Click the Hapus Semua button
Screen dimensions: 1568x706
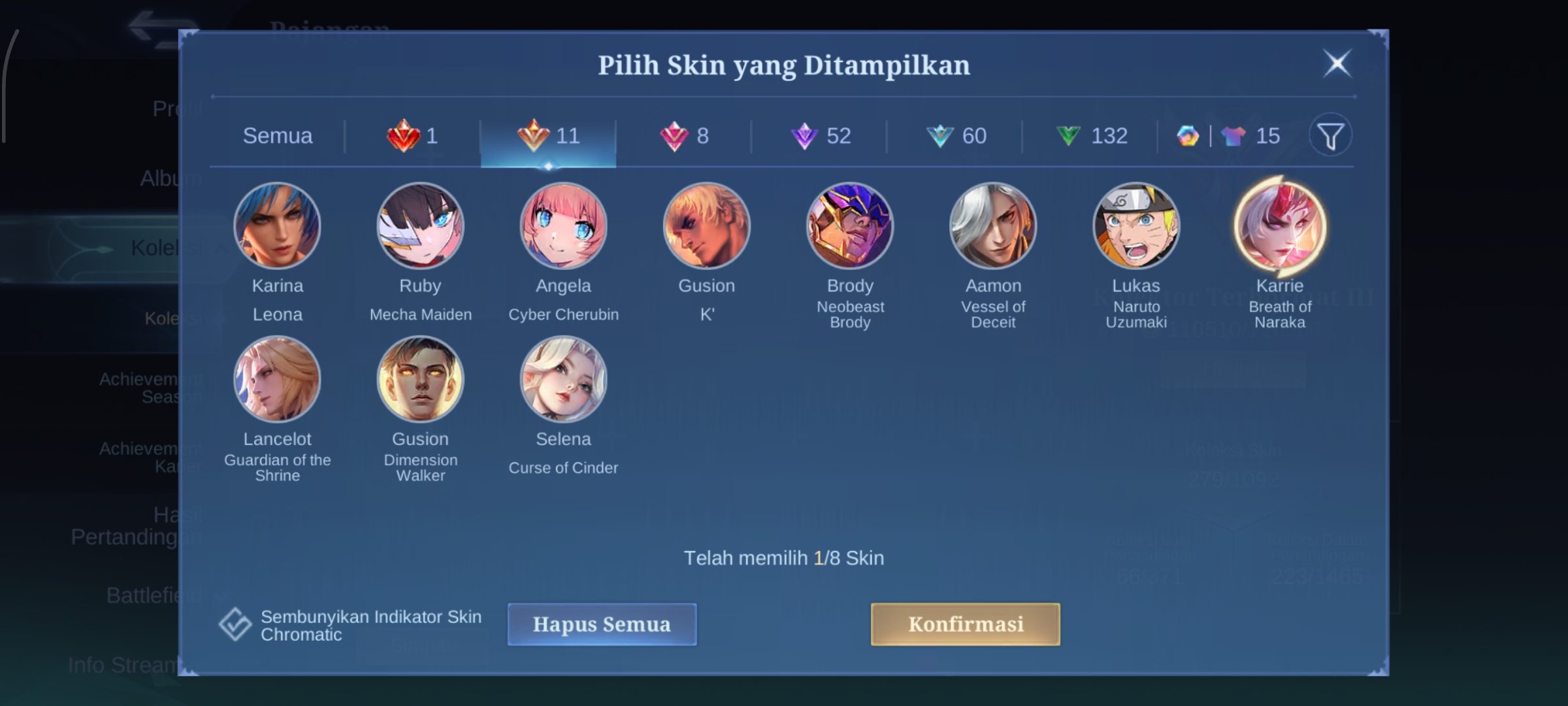coord(602,624)
